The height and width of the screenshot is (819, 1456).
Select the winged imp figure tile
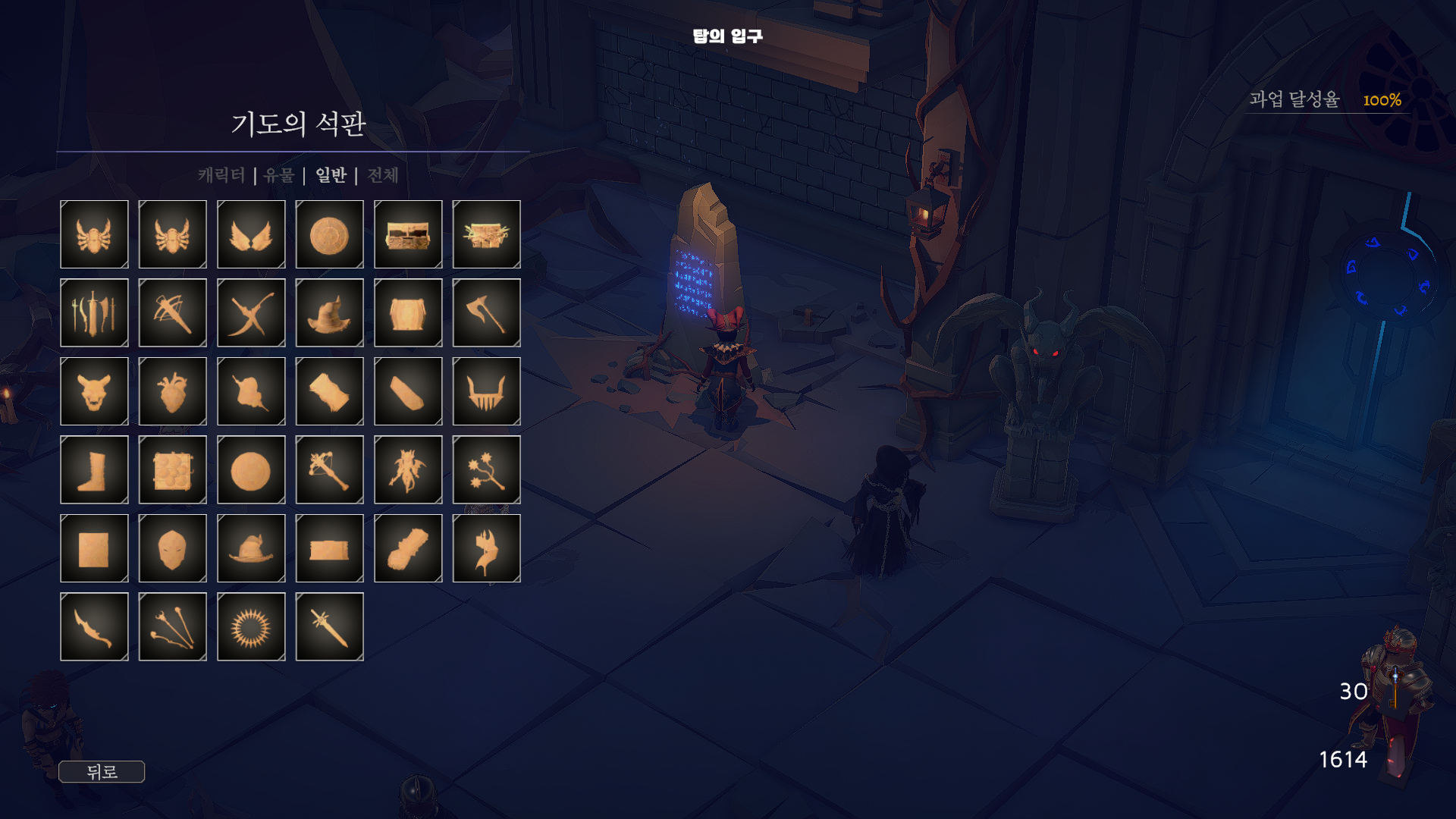click(408, 469)
